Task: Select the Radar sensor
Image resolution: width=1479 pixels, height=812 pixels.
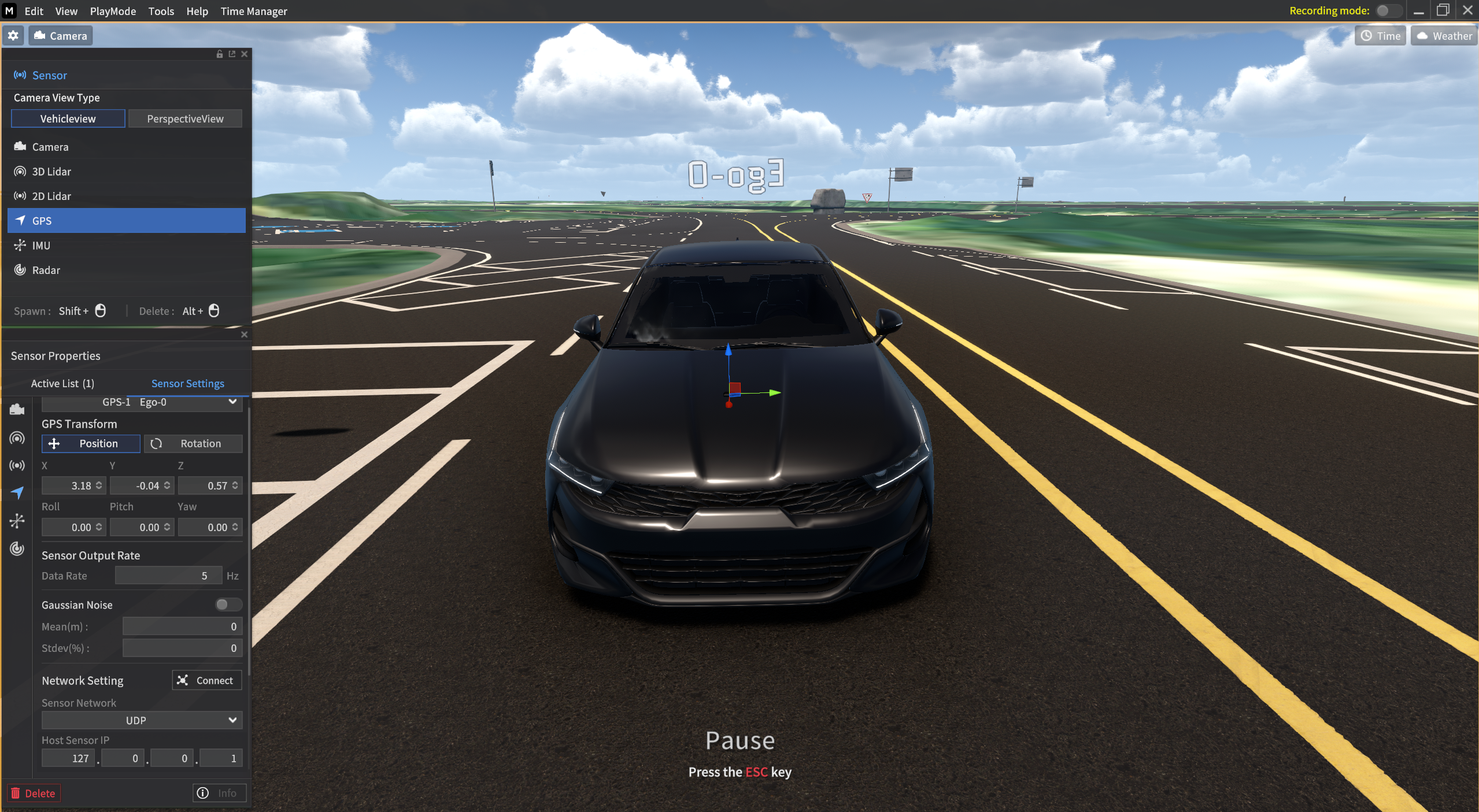Action: click(46, 270)
